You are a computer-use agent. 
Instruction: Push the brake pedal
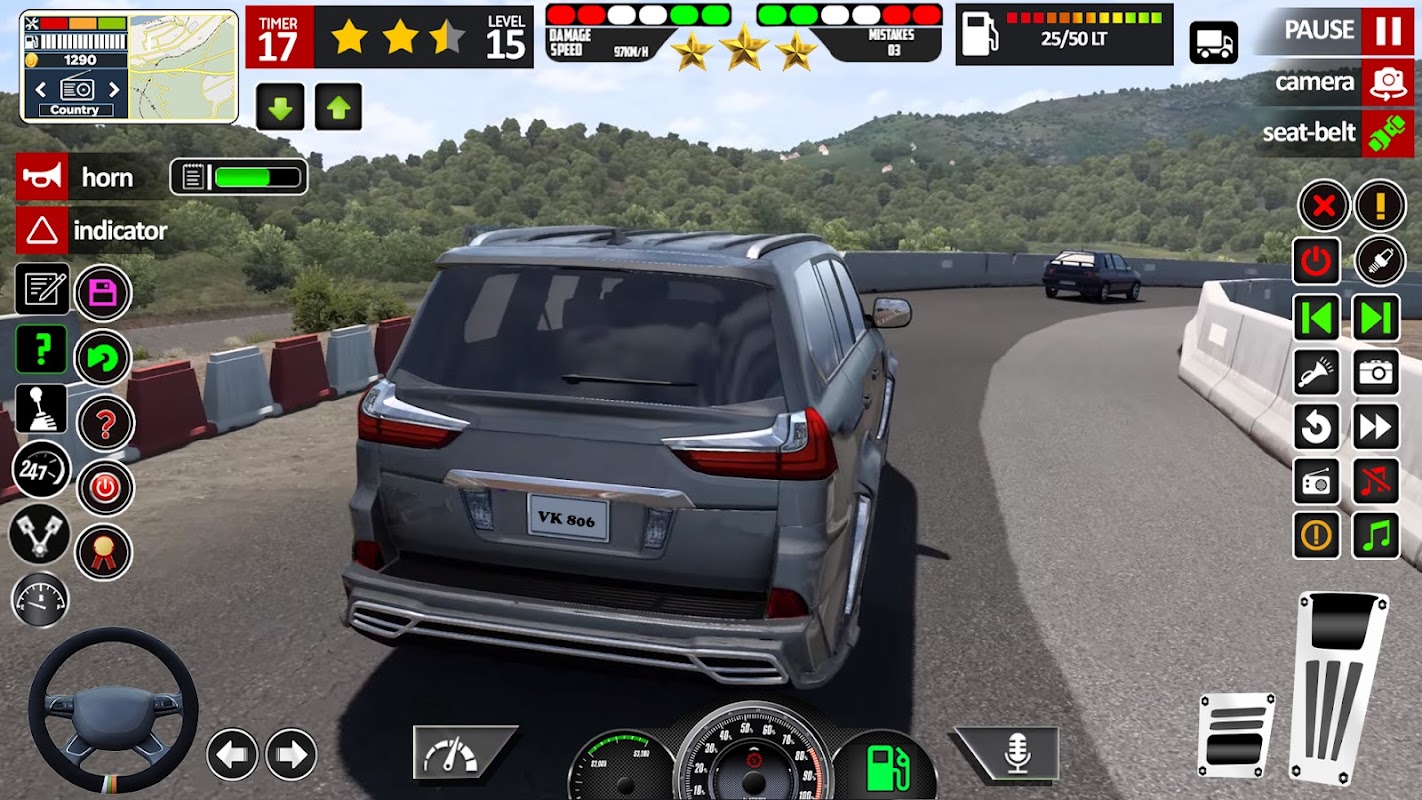(x=1236, y=735)
